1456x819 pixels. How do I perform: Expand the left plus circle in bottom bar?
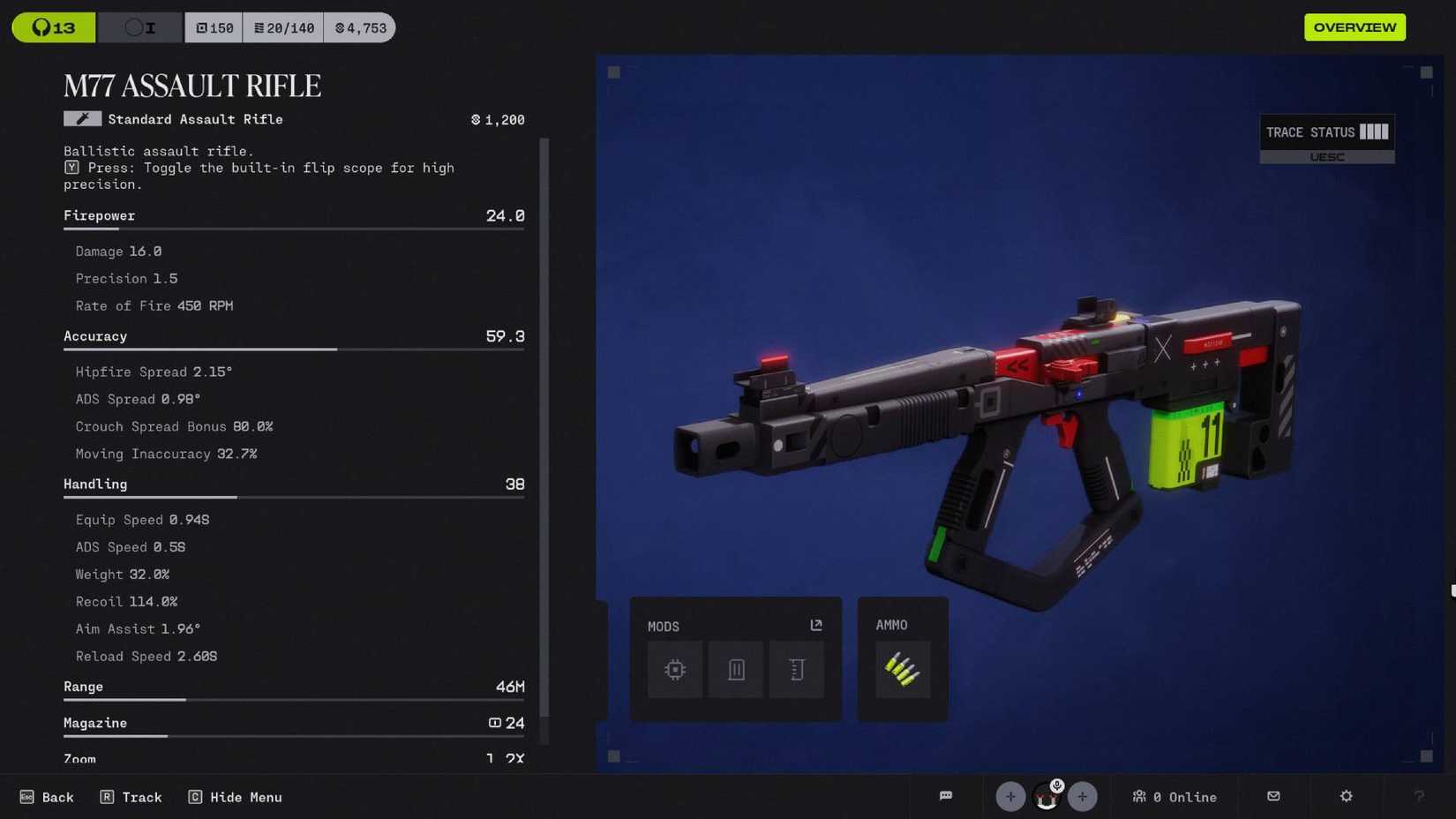click(x=1009, y=796)
